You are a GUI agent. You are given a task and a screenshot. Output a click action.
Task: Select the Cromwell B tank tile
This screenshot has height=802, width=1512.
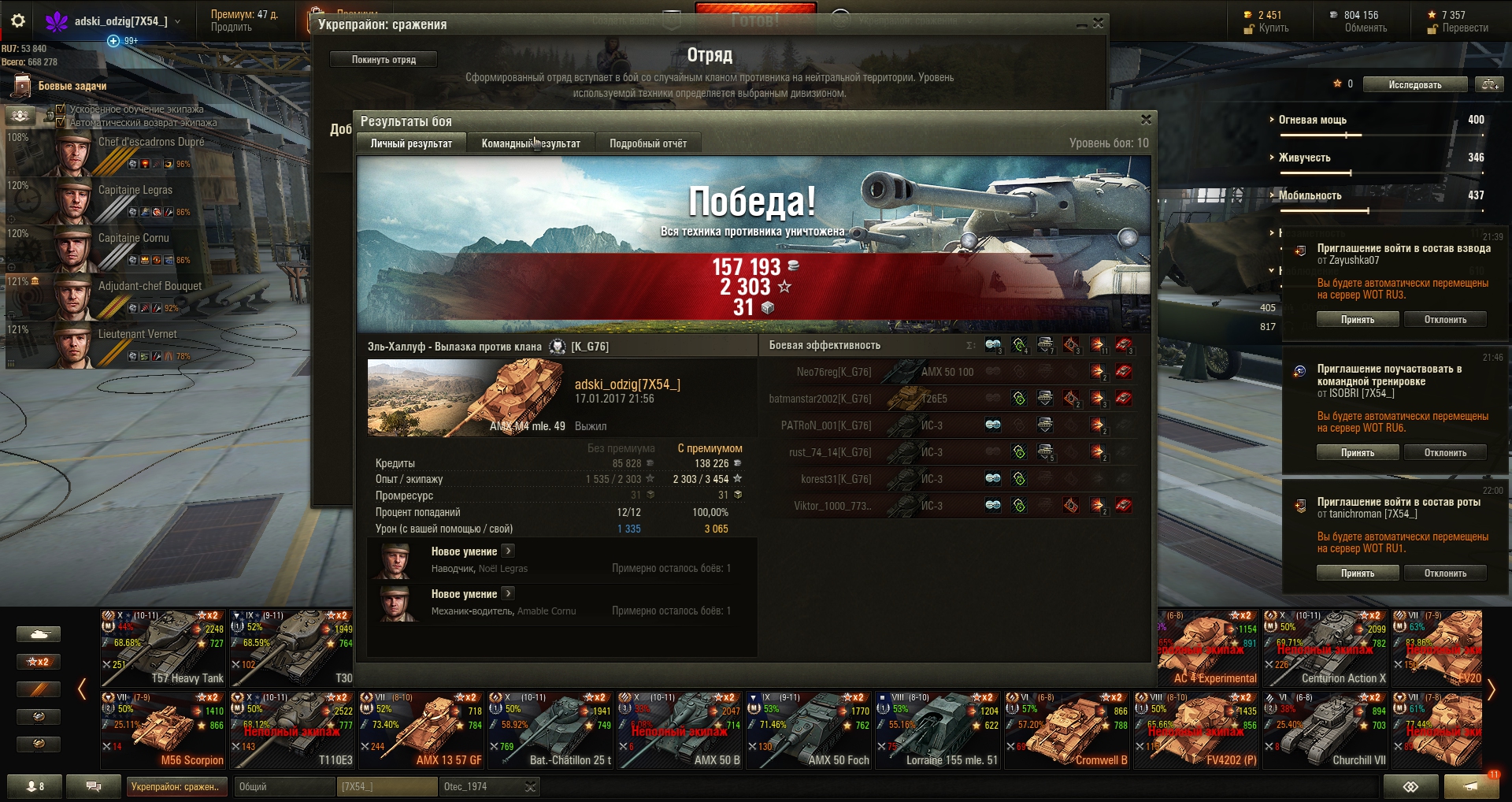pyautogui.click(x=1067, y=730)
